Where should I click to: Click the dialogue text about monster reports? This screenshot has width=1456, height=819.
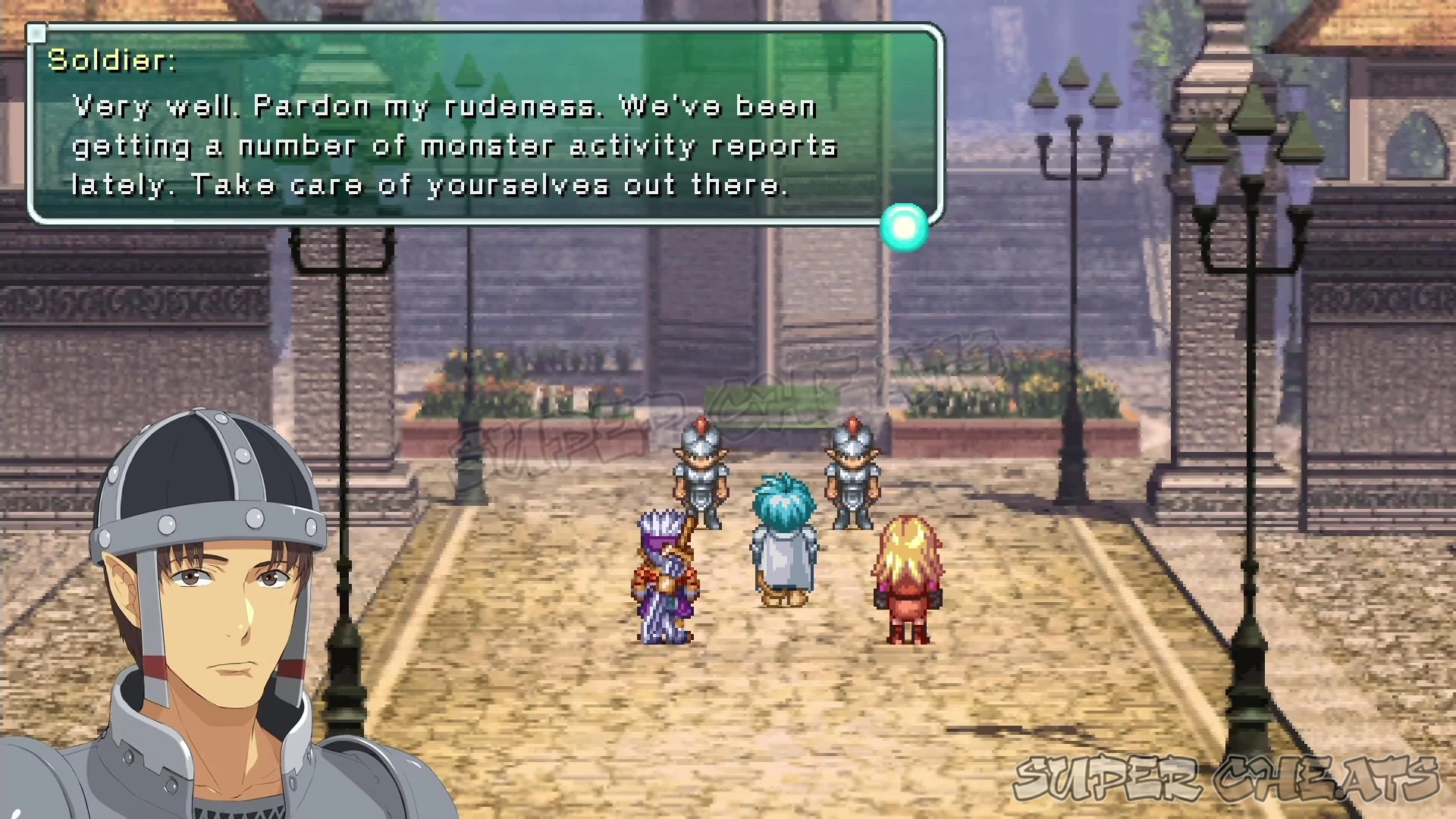tap(455, 146)
